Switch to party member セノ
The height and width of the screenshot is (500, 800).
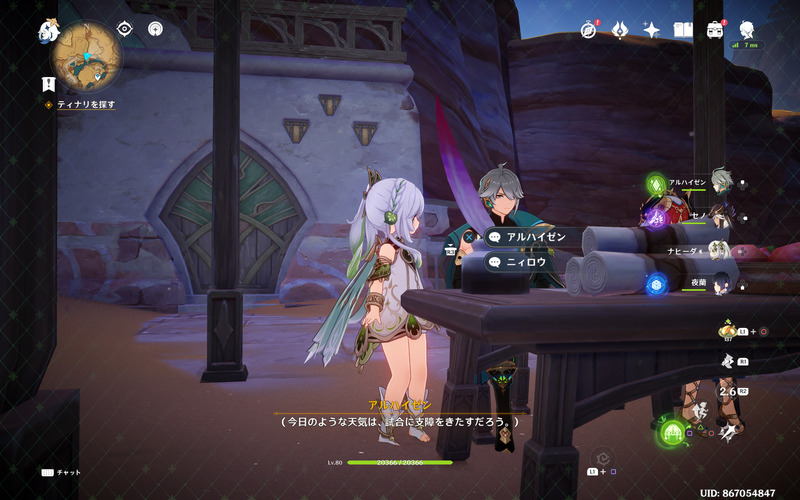(716, 215)
